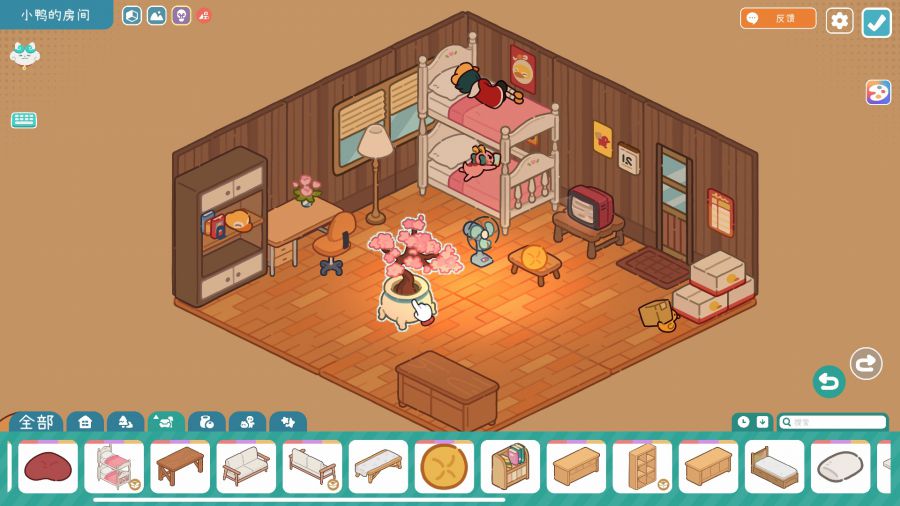Click the teal undo arrow button
The height and width of the screenshot is (506, 900).
828,381
